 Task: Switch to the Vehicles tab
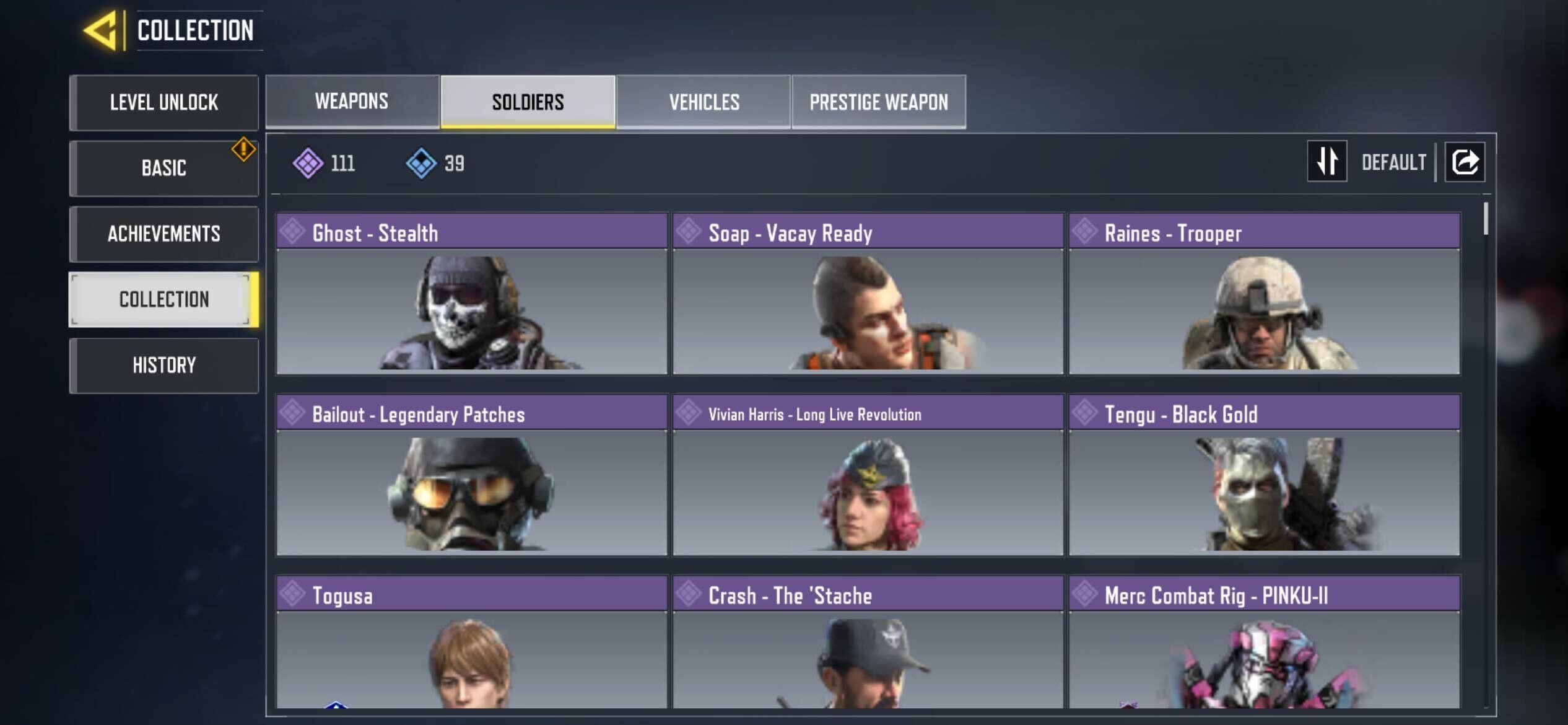pyautogui.click(x=703, y=102)
